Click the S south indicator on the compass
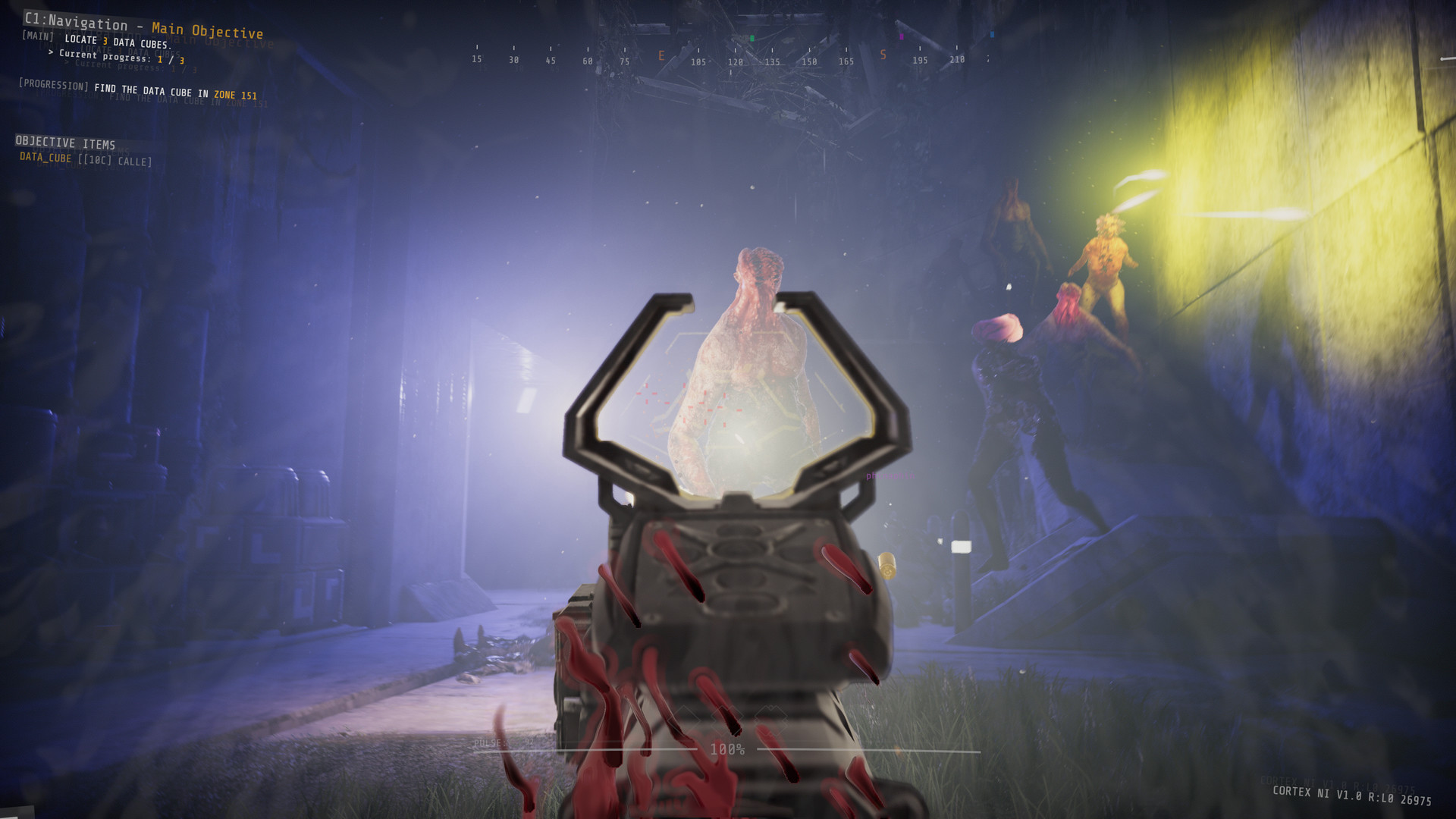This screenshot has height=819, width=1456. click(x=882, y=55)
